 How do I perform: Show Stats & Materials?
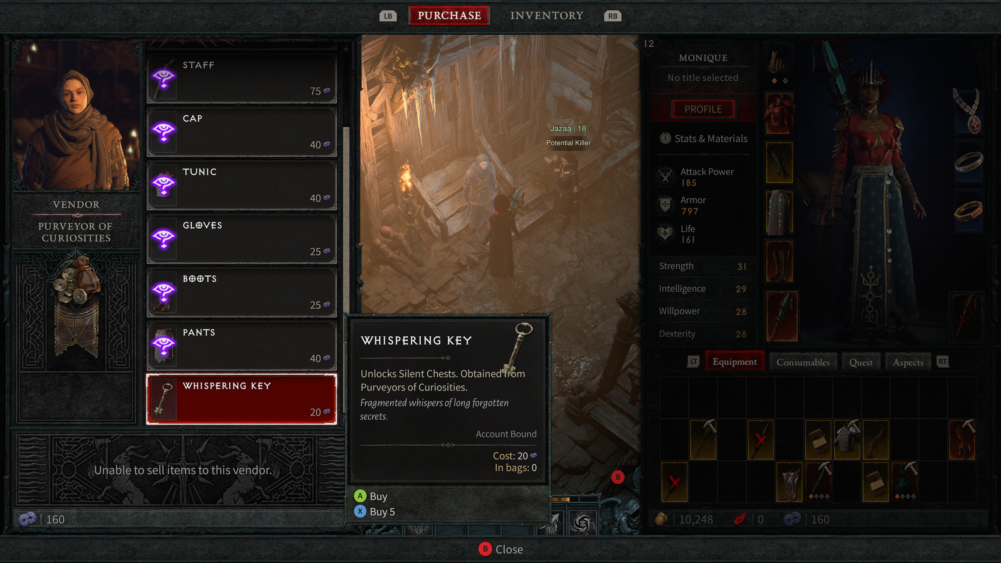click(x=710, y=139)
